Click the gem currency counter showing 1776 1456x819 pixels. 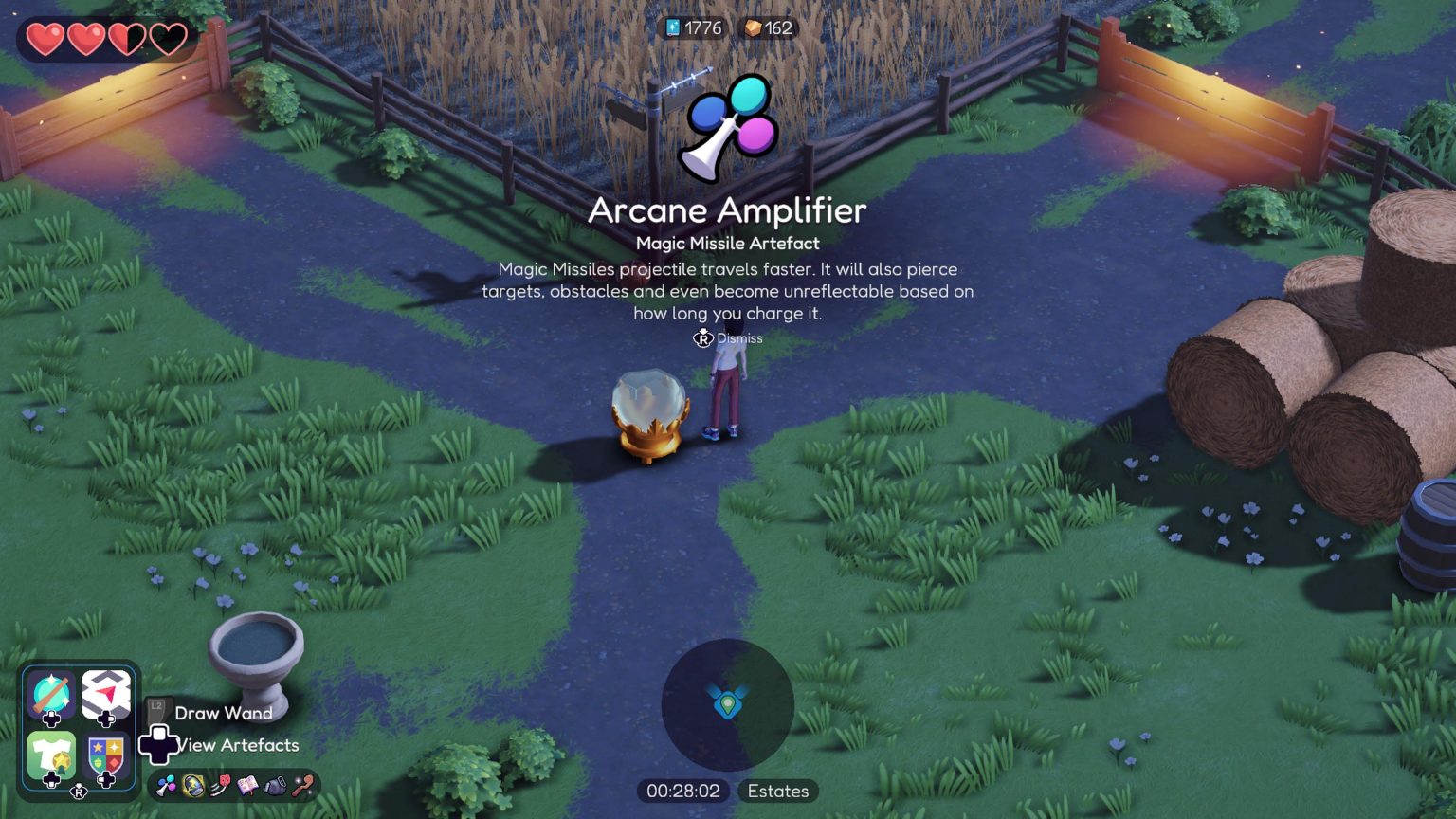[x=693, y=27]
